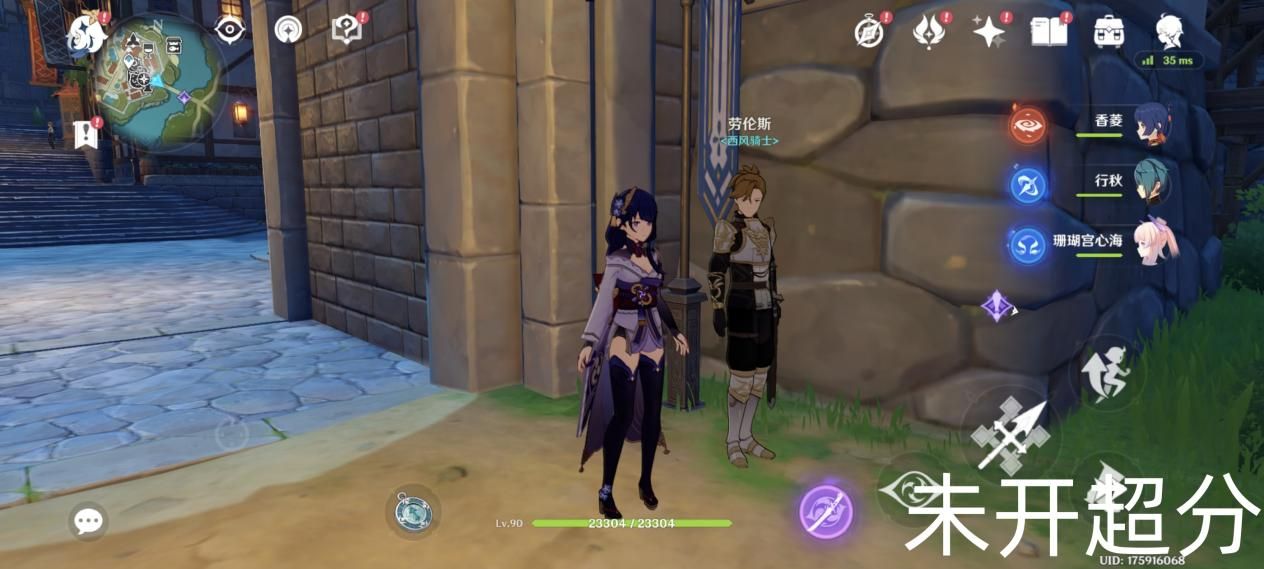
Task: Open the co-op mode icon
Action: click(x=289, y=30)
